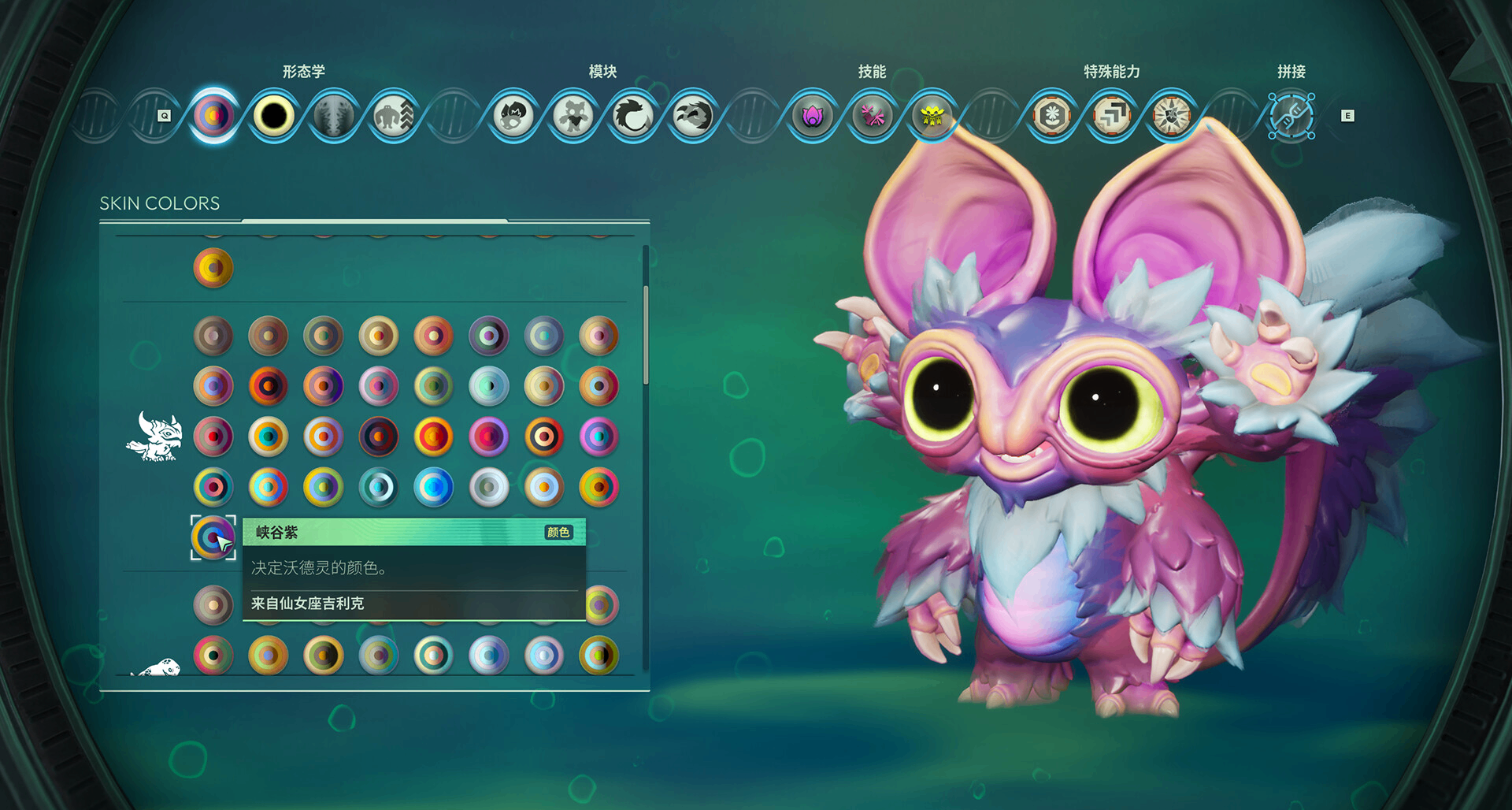The width and height of the screenshot is (1512, 810).
Task: Pick the lone yellow-orange swatch above the divider
Action: click(213, 268)
